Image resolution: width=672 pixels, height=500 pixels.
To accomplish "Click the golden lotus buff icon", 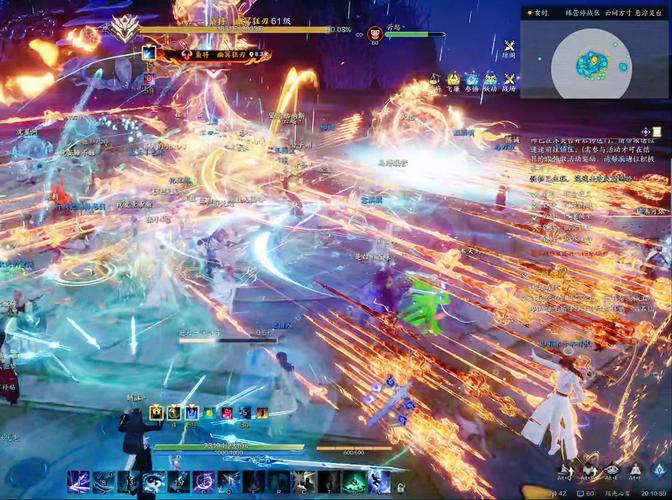I will pos(157,412).
